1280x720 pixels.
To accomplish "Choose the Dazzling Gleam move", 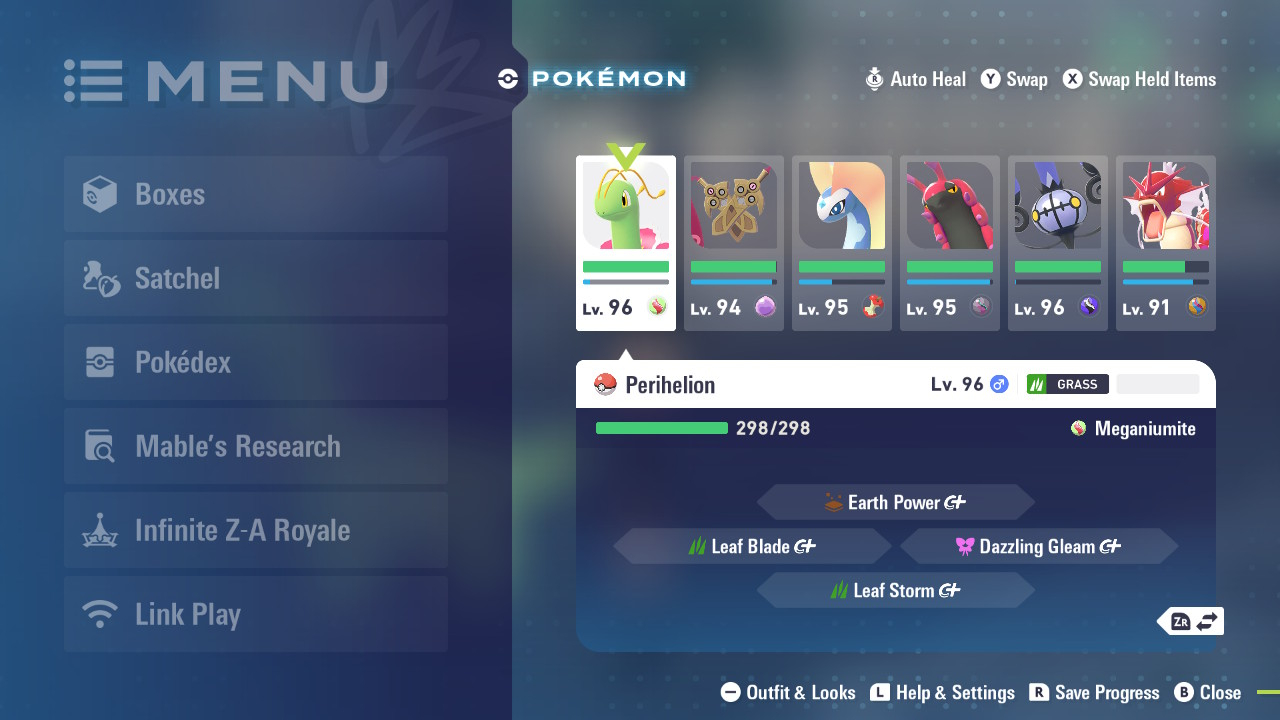I will [x=1038, y=546].
